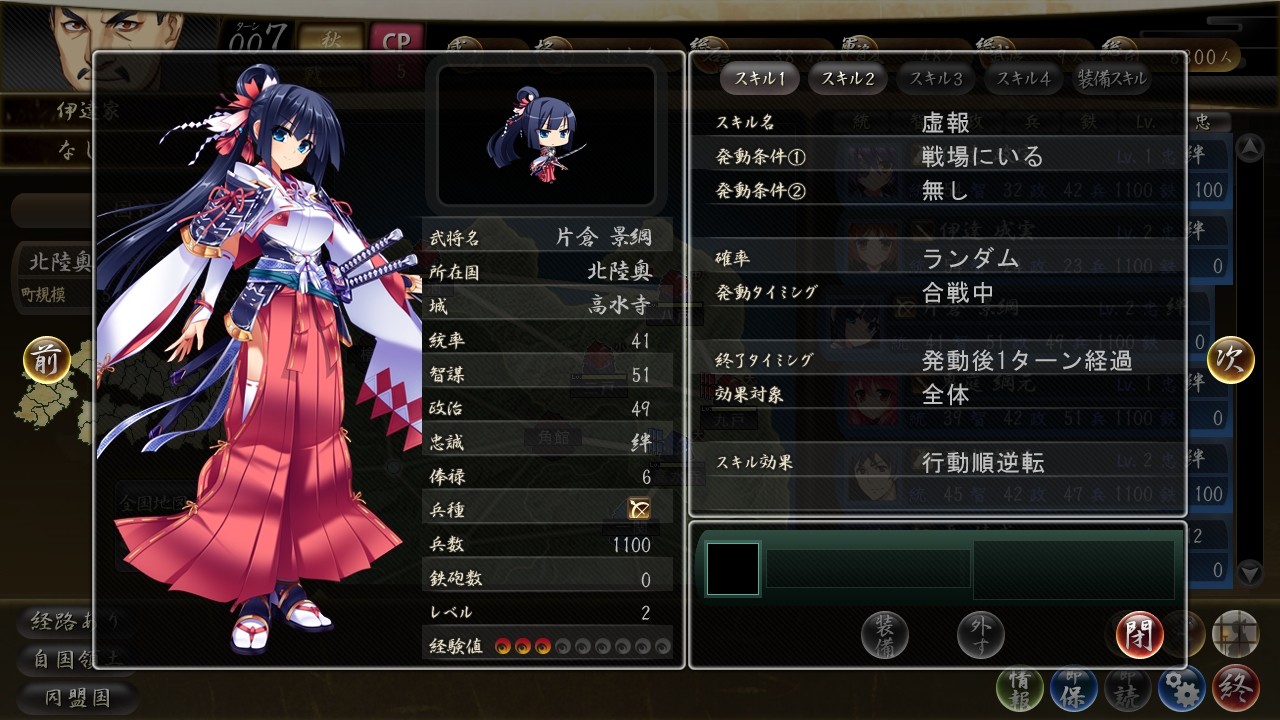Switch to the スキル1 tab
The image size is (1280, 720).
tap(759, 78)
